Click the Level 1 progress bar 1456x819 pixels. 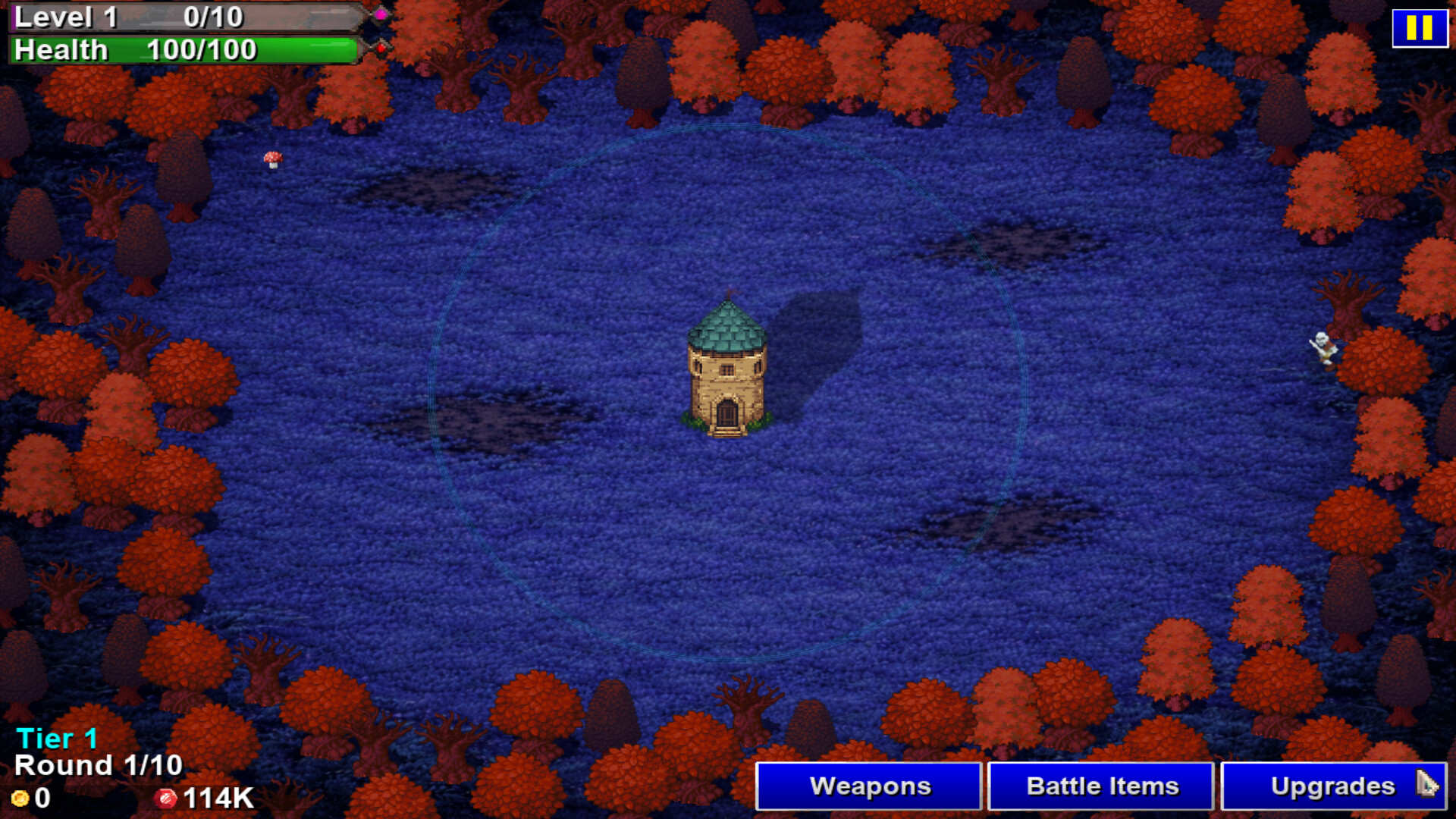[x=182, y=18]
